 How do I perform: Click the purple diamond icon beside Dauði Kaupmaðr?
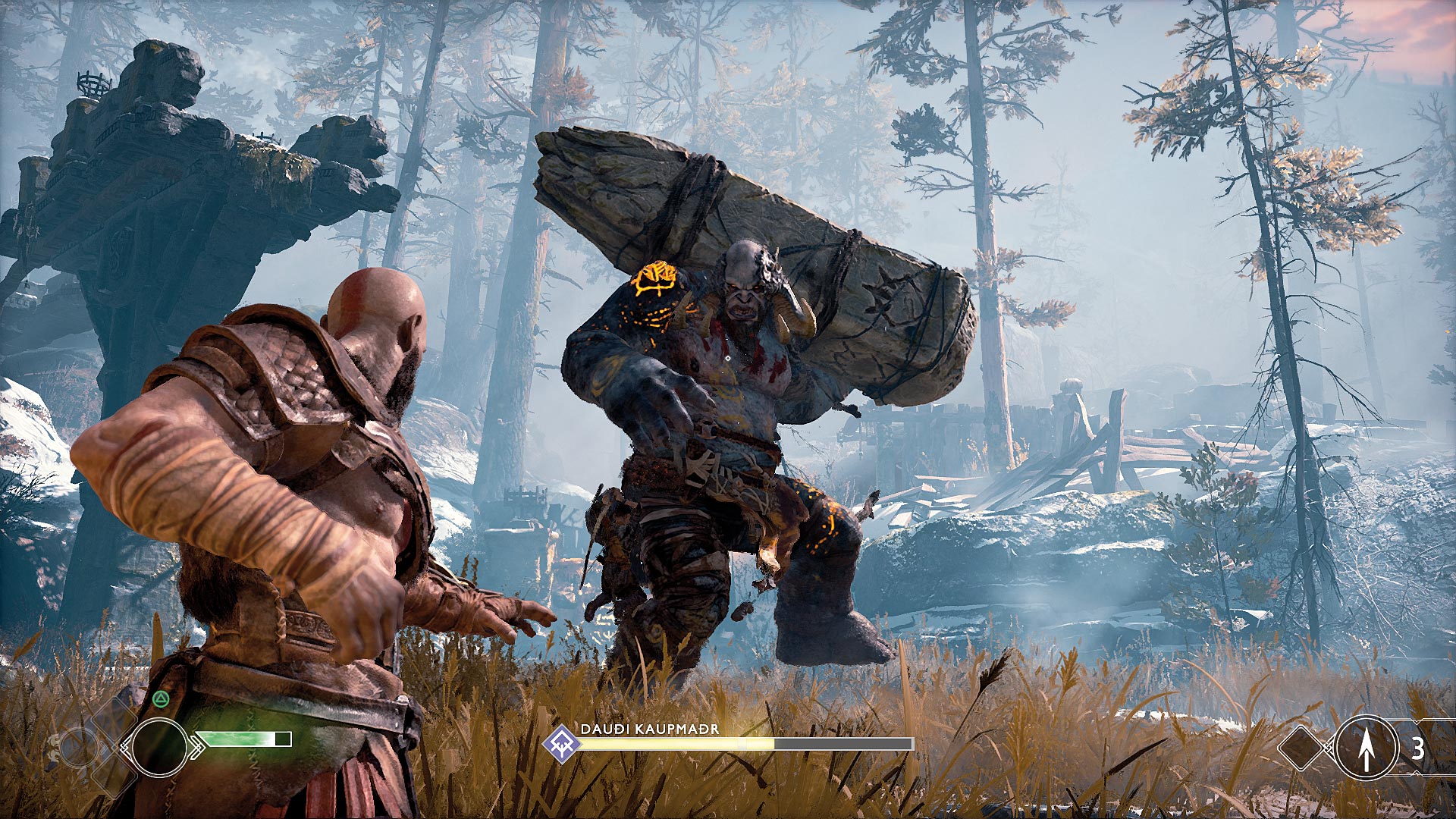click(562, 743)
